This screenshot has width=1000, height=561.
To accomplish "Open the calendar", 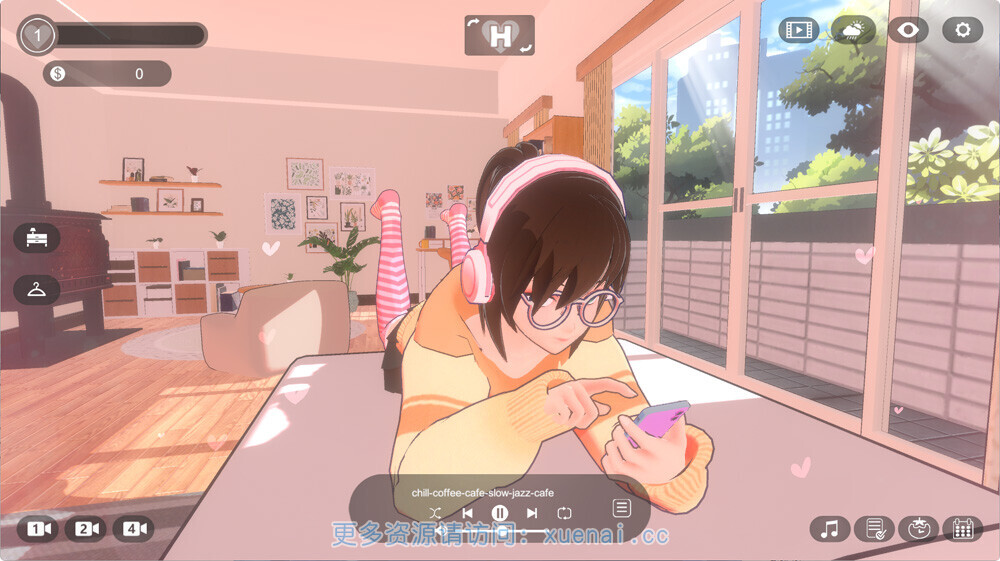I will 963,529.
